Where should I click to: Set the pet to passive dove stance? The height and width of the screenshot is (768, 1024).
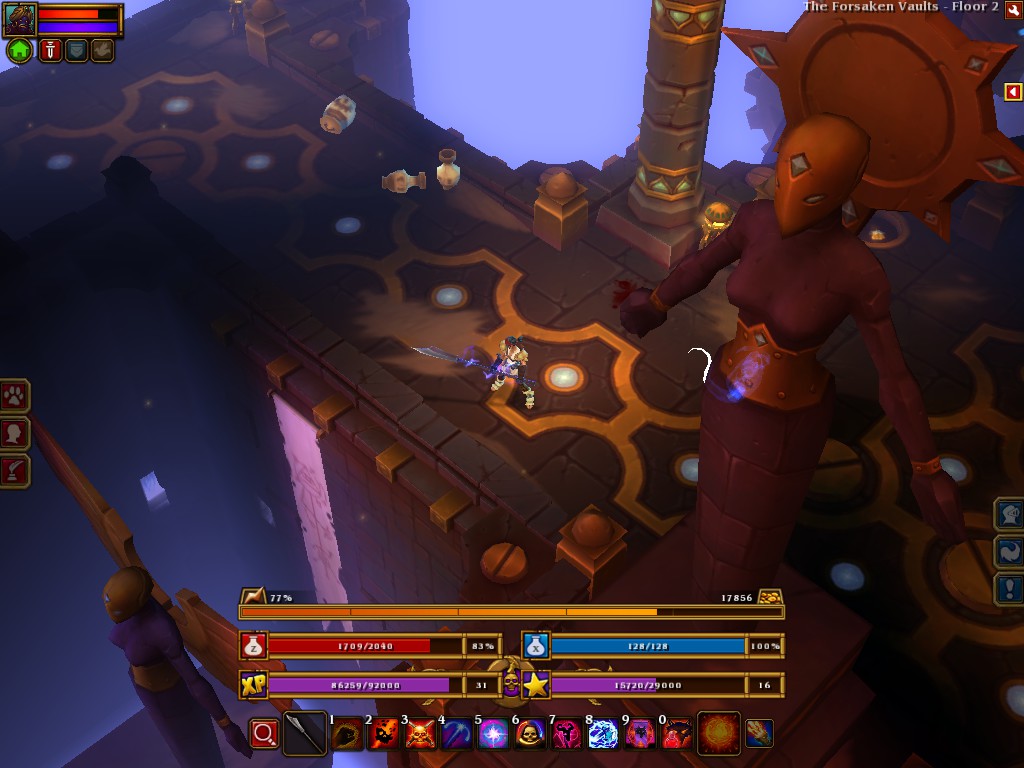(102, 50)
